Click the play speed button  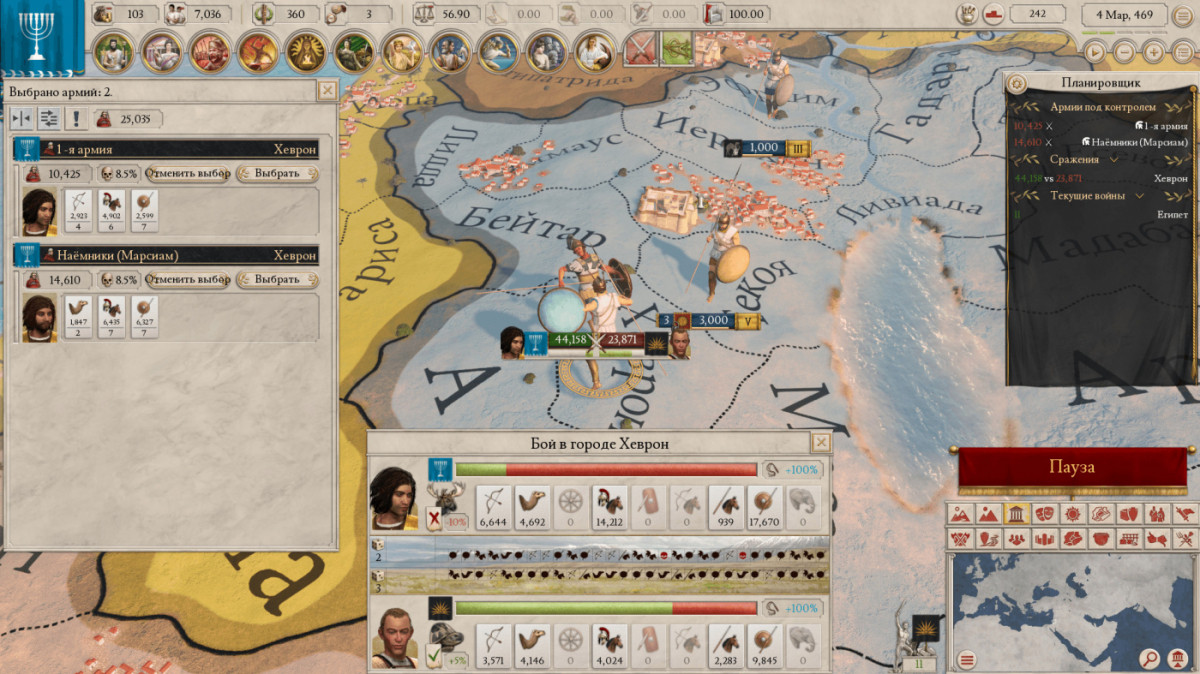click(x=1096, y=52)
